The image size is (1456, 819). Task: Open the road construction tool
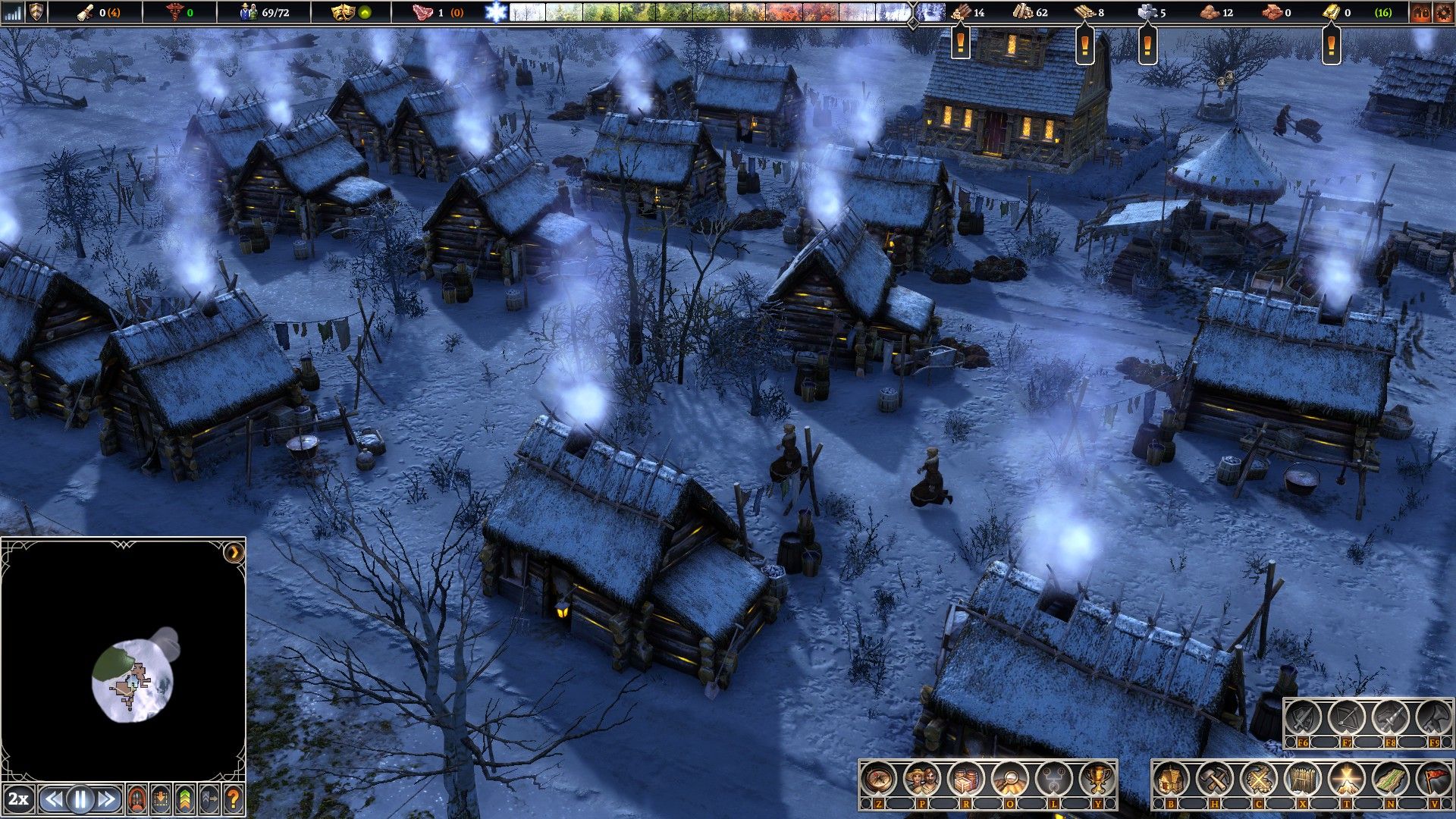pos(1390,779)
